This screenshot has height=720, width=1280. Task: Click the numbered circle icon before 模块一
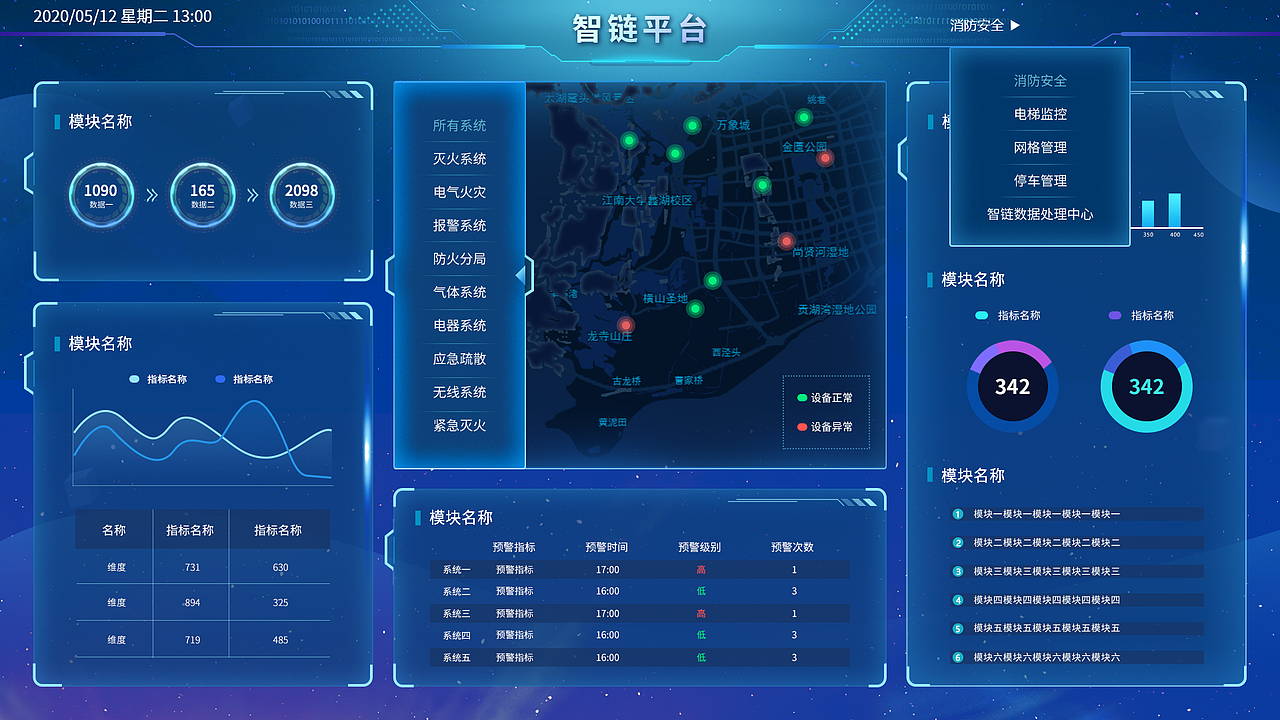click(x=957, y=515)
